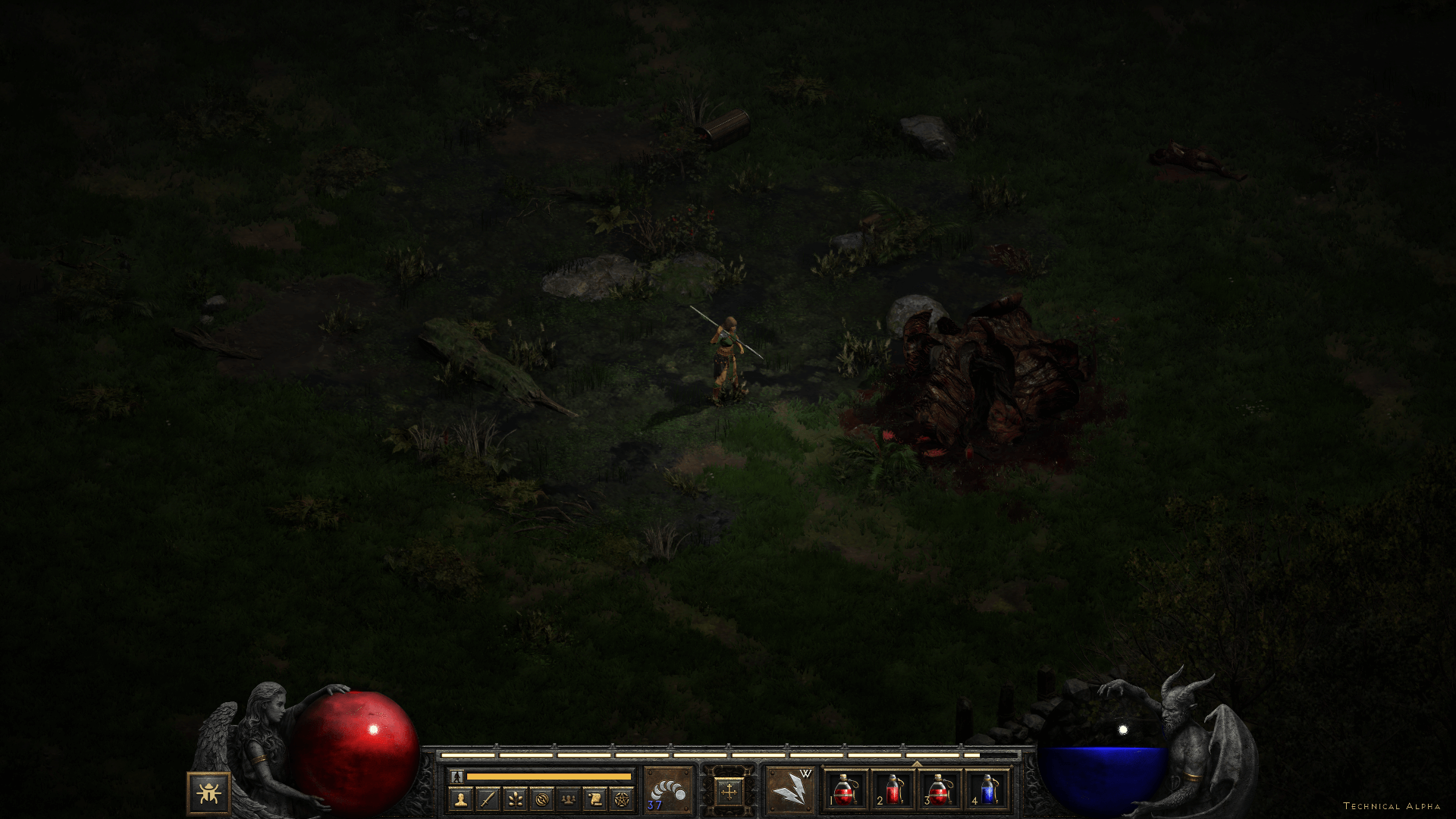Toggle the run/walk figure icon
Screen dimensions: 1456x819
pyautogui.click(x=457, y=777)
